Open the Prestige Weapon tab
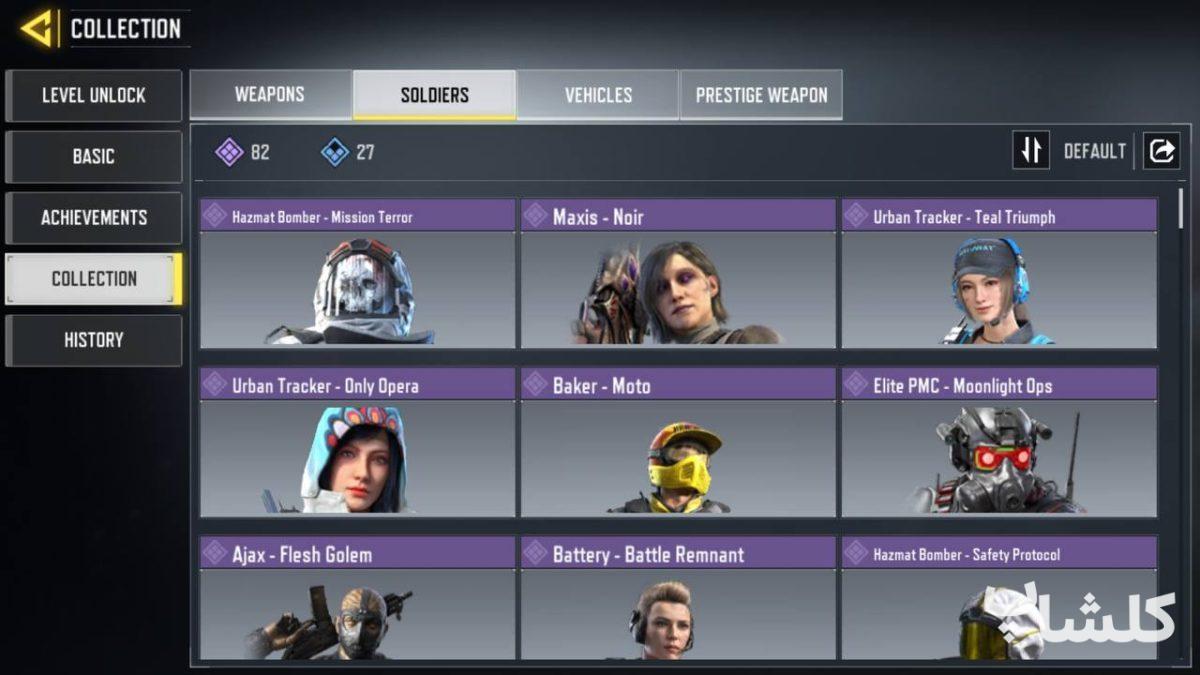The image size is (1200, 675). pos(761,95)
